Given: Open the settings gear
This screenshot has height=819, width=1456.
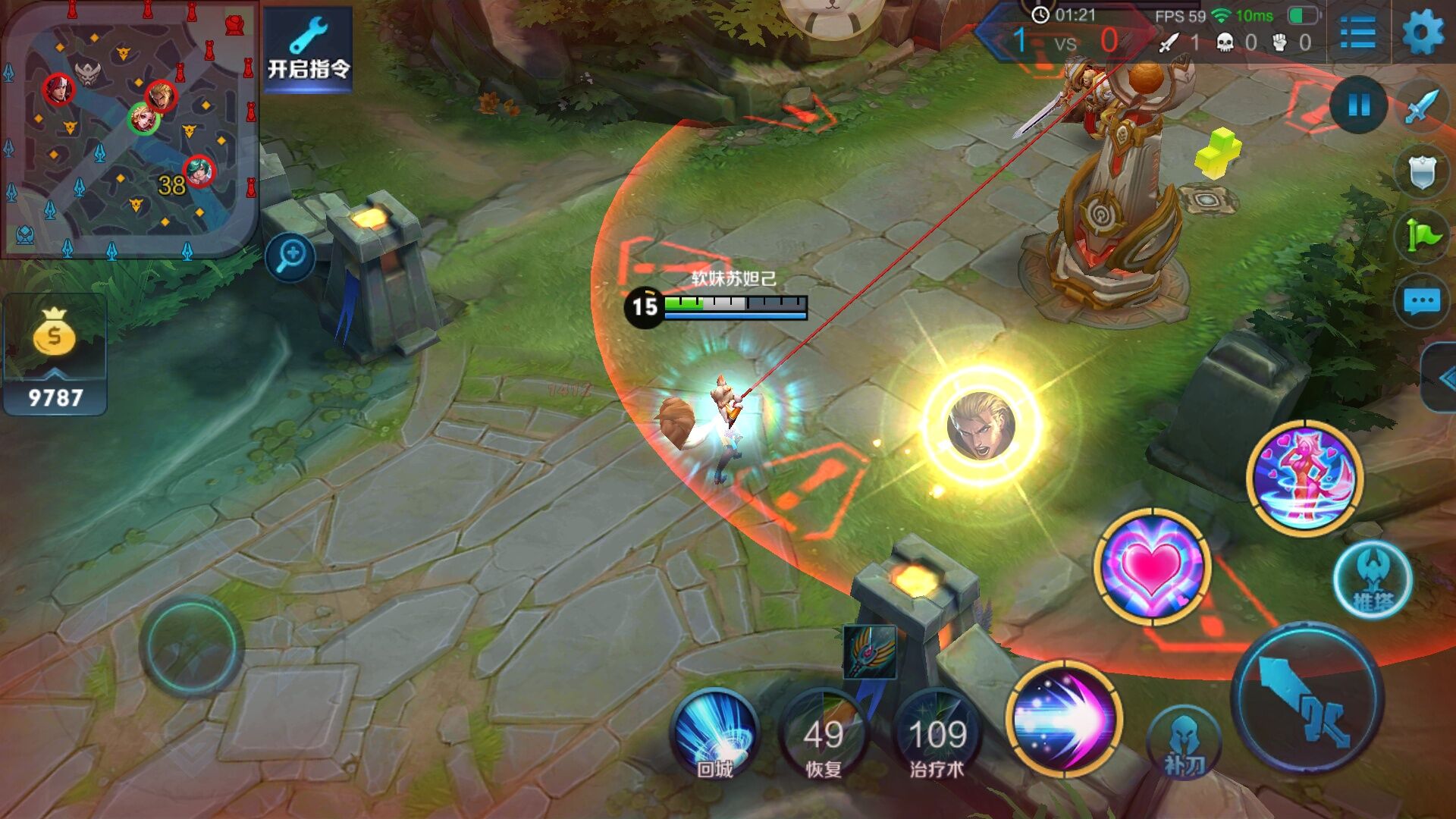Looking at the screenshot, I should click(1422, 33).
